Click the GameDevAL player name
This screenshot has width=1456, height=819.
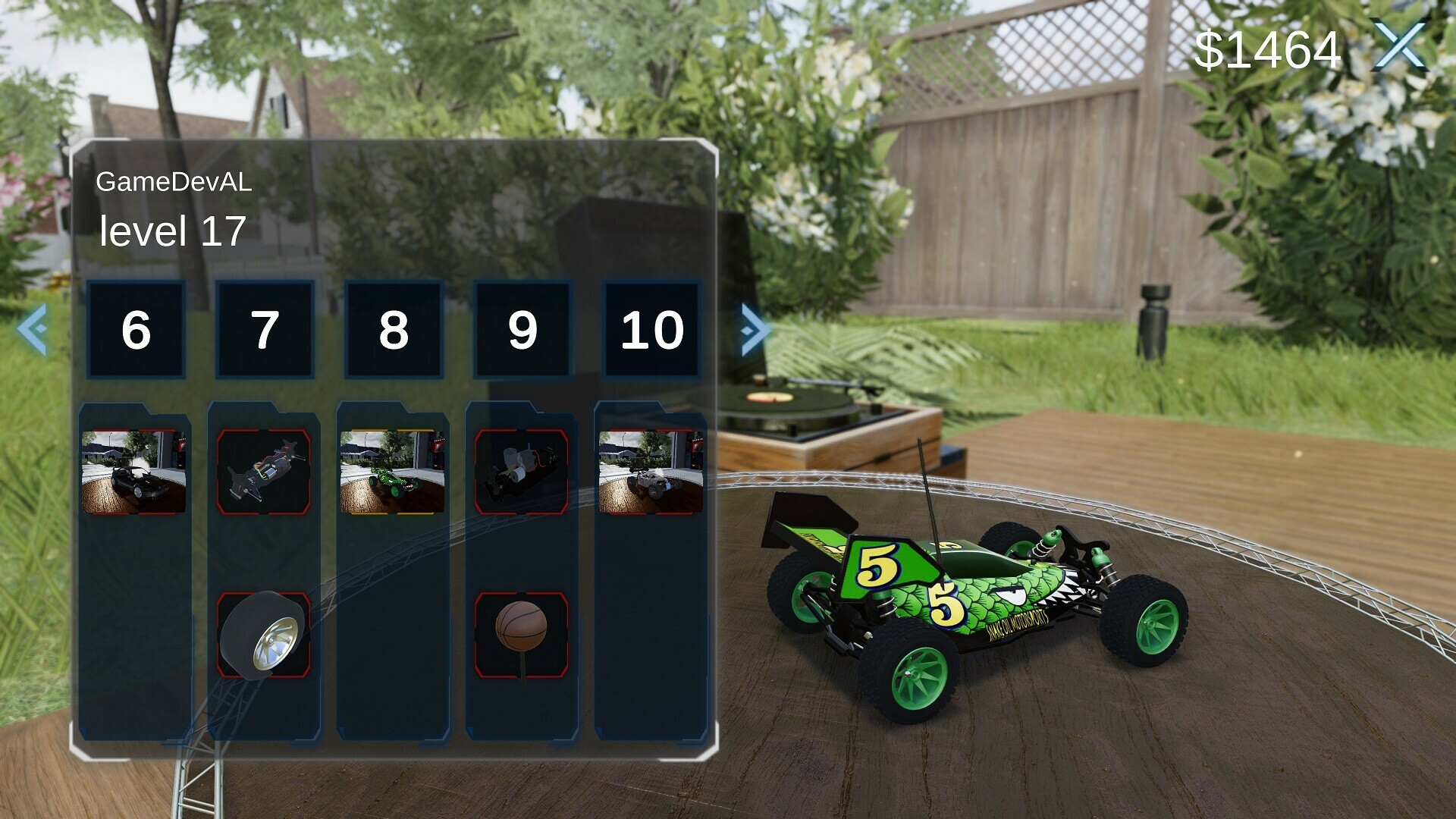176,182
